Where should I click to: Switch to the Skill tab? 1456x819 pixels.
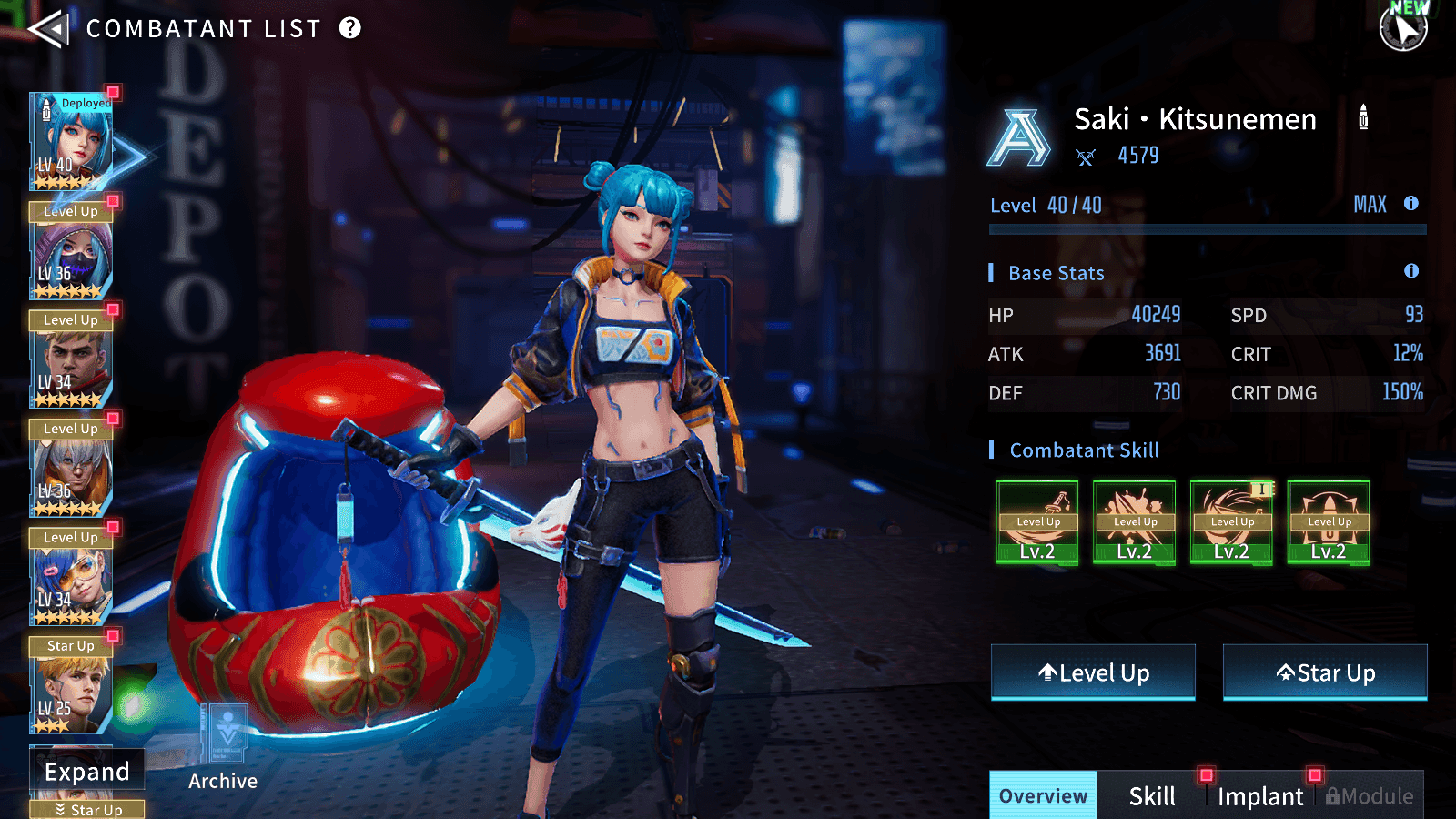click(1152, 796)
